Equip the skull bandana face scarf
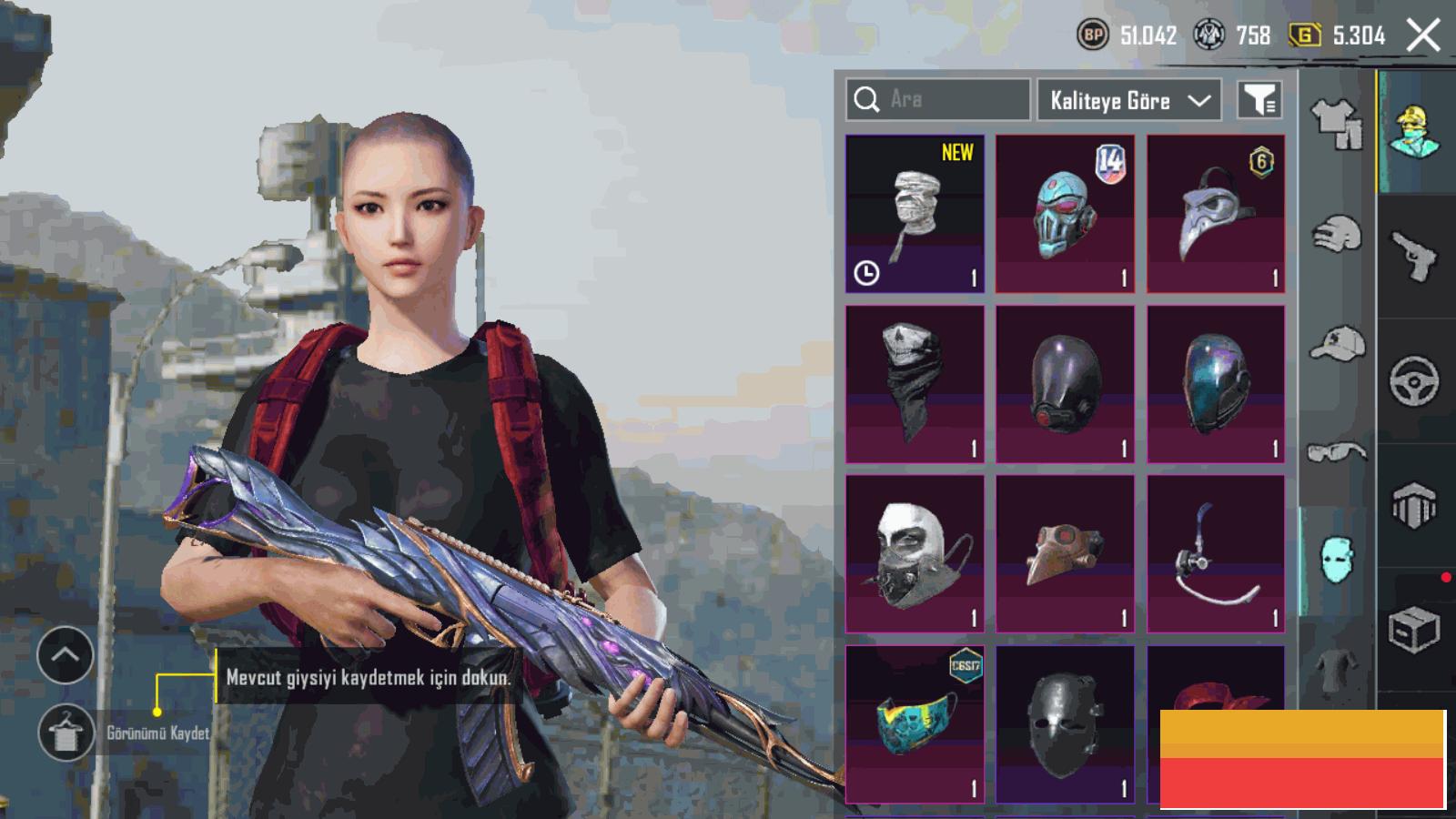This screenshot has height=819, width=1456. coord(915,384)
